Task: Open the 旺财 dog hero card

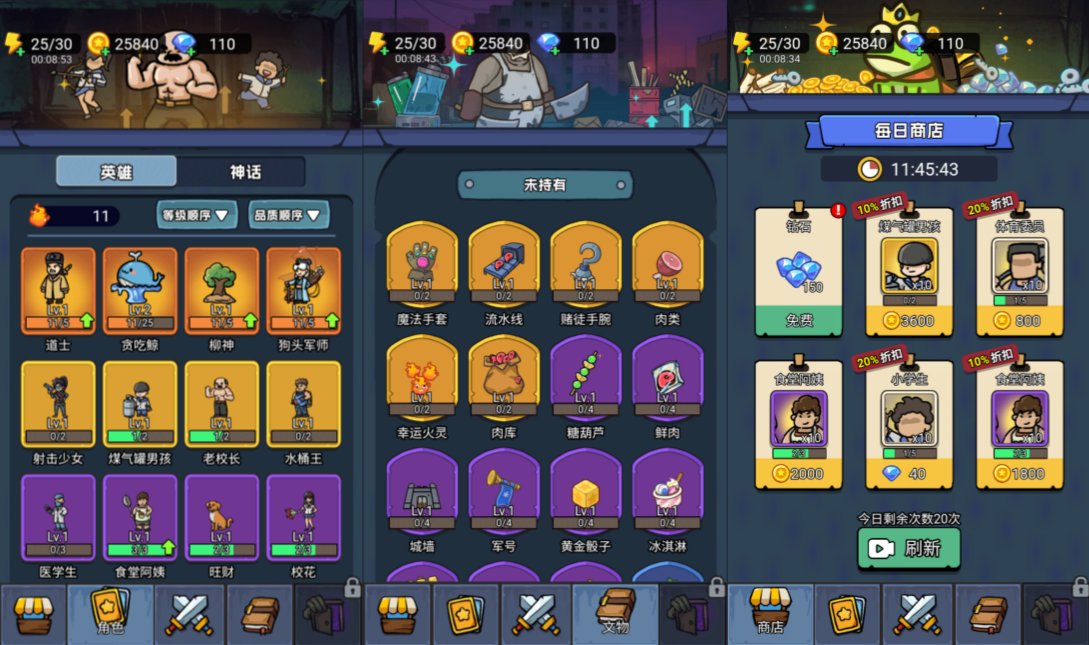Action: pyautogui.click(x=222, y=517)
